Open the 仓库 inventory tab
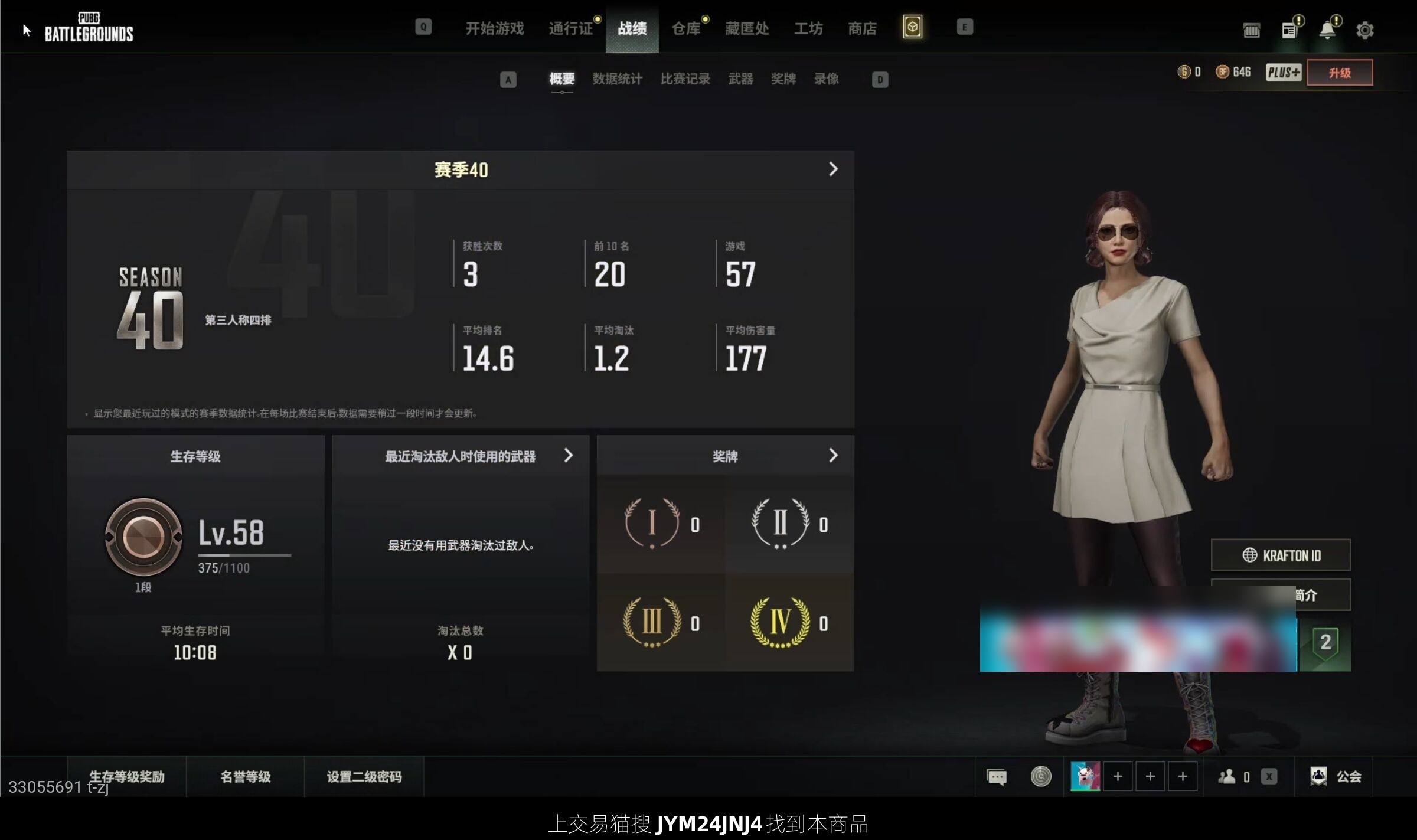This screenshot has width=1417, height=840. click(x=686, y=28)
